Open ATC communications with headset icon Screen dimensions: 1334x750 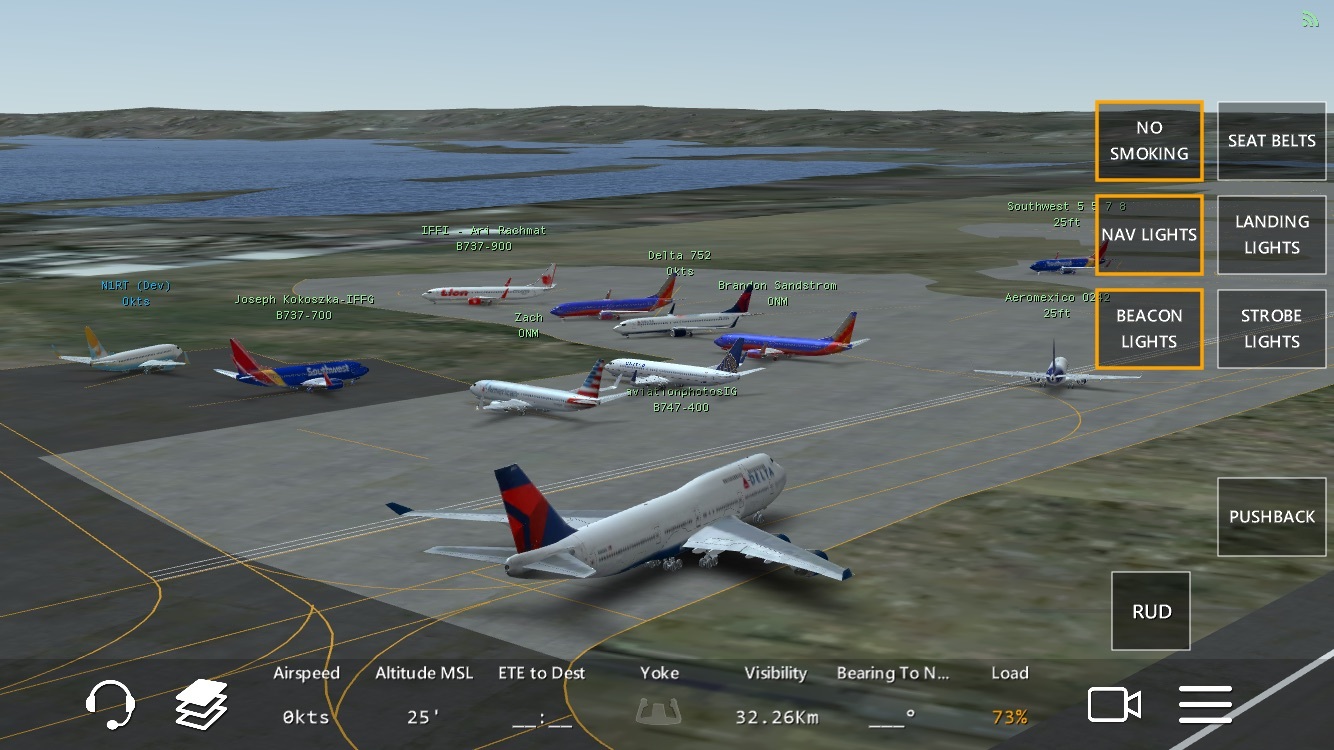(109, 704)
